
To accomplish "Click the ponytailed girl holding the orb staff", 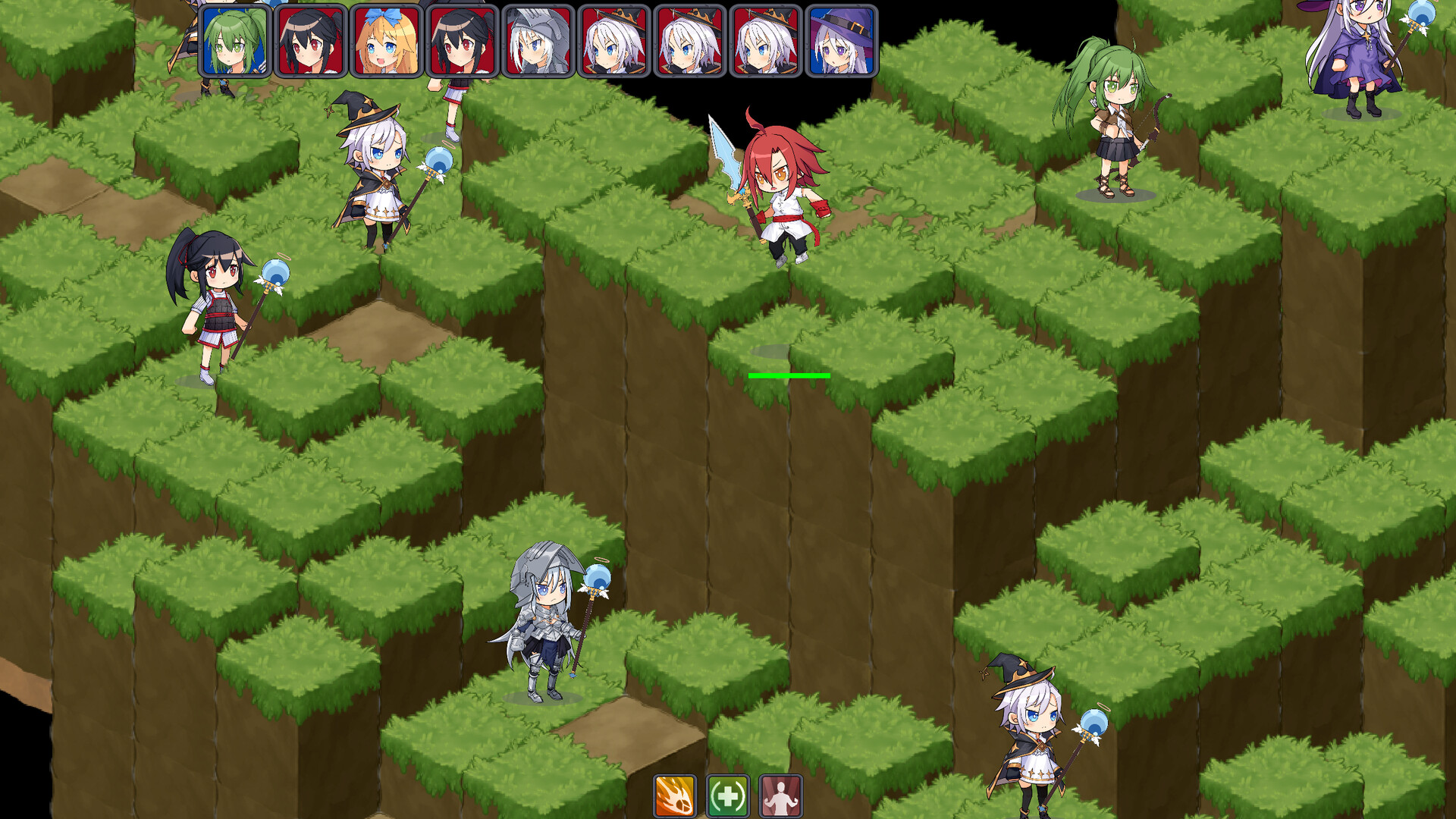I will point(220,303).
